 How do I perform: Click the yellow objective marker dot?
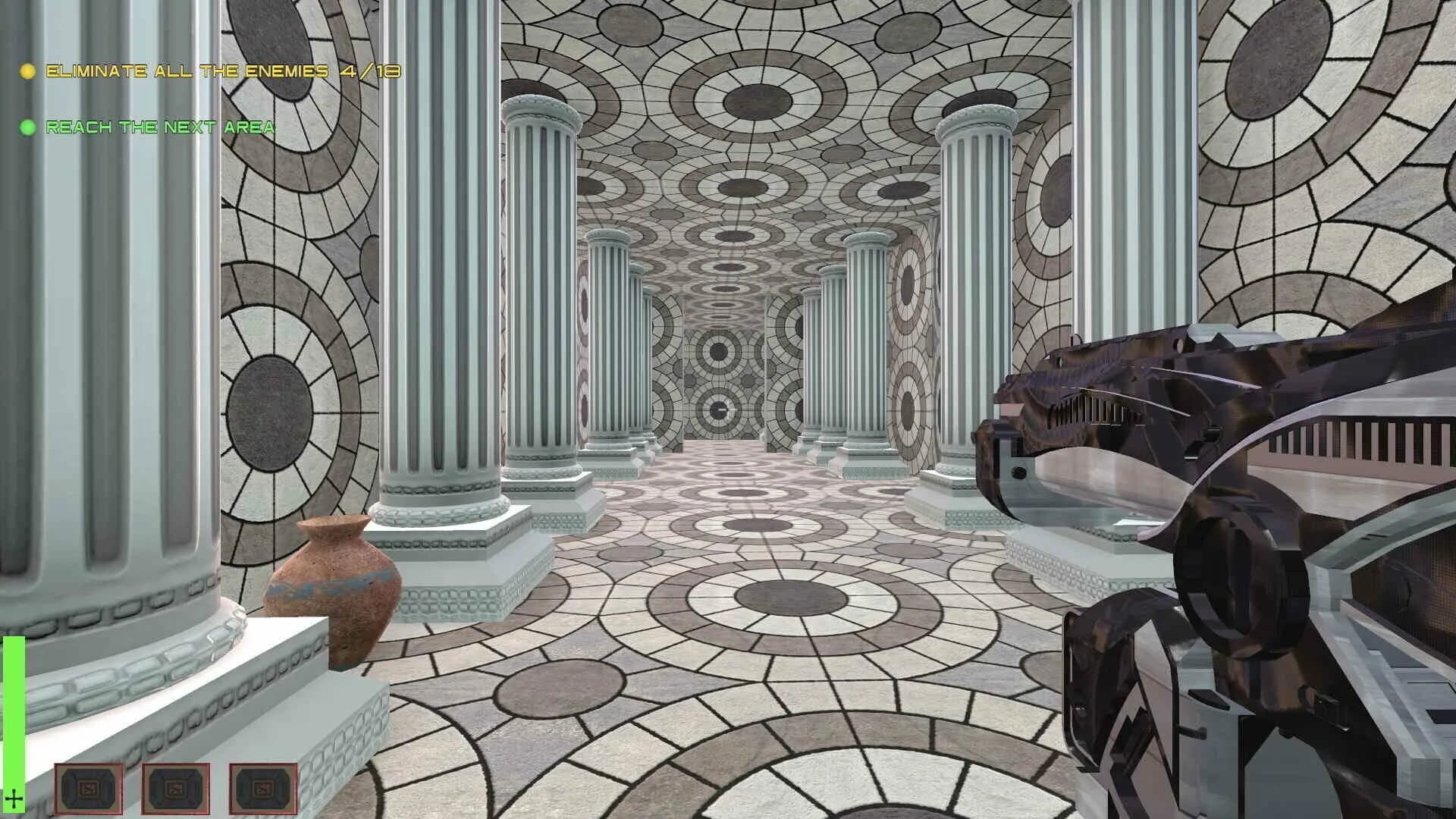click(28, 72)
